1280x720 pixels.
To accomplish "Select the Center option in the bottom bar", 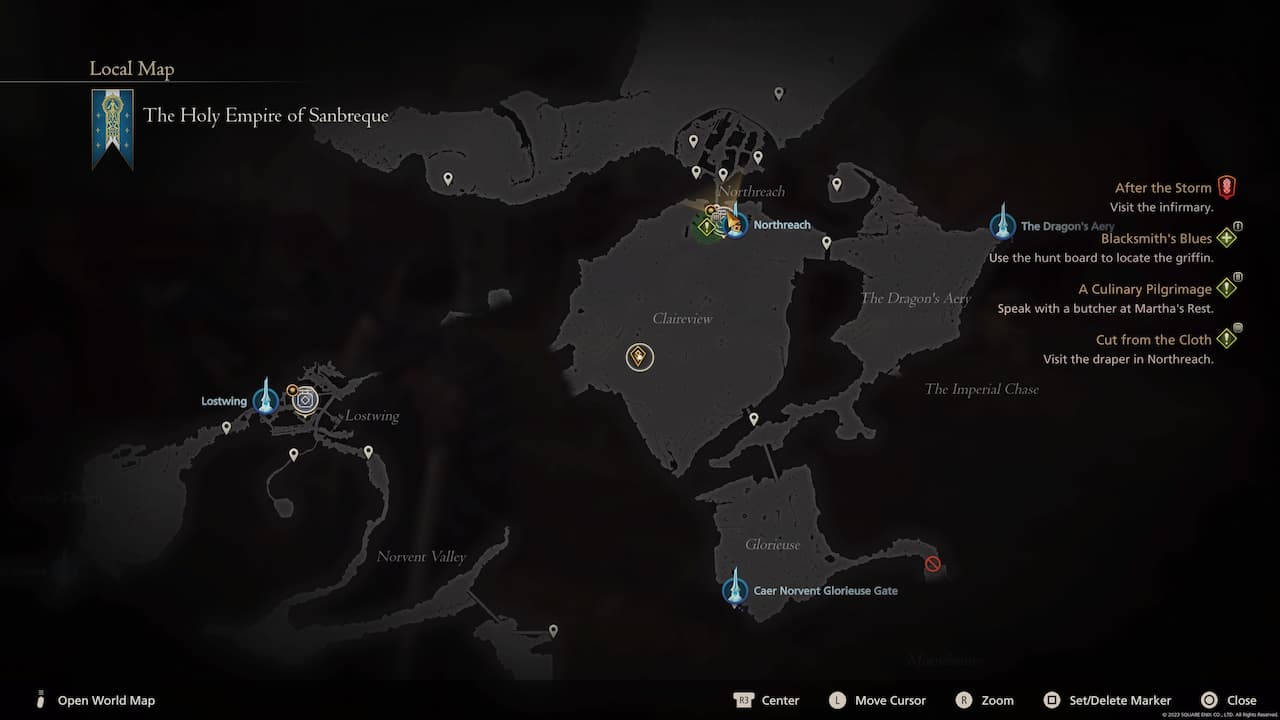I will click(x=781, y=700).
